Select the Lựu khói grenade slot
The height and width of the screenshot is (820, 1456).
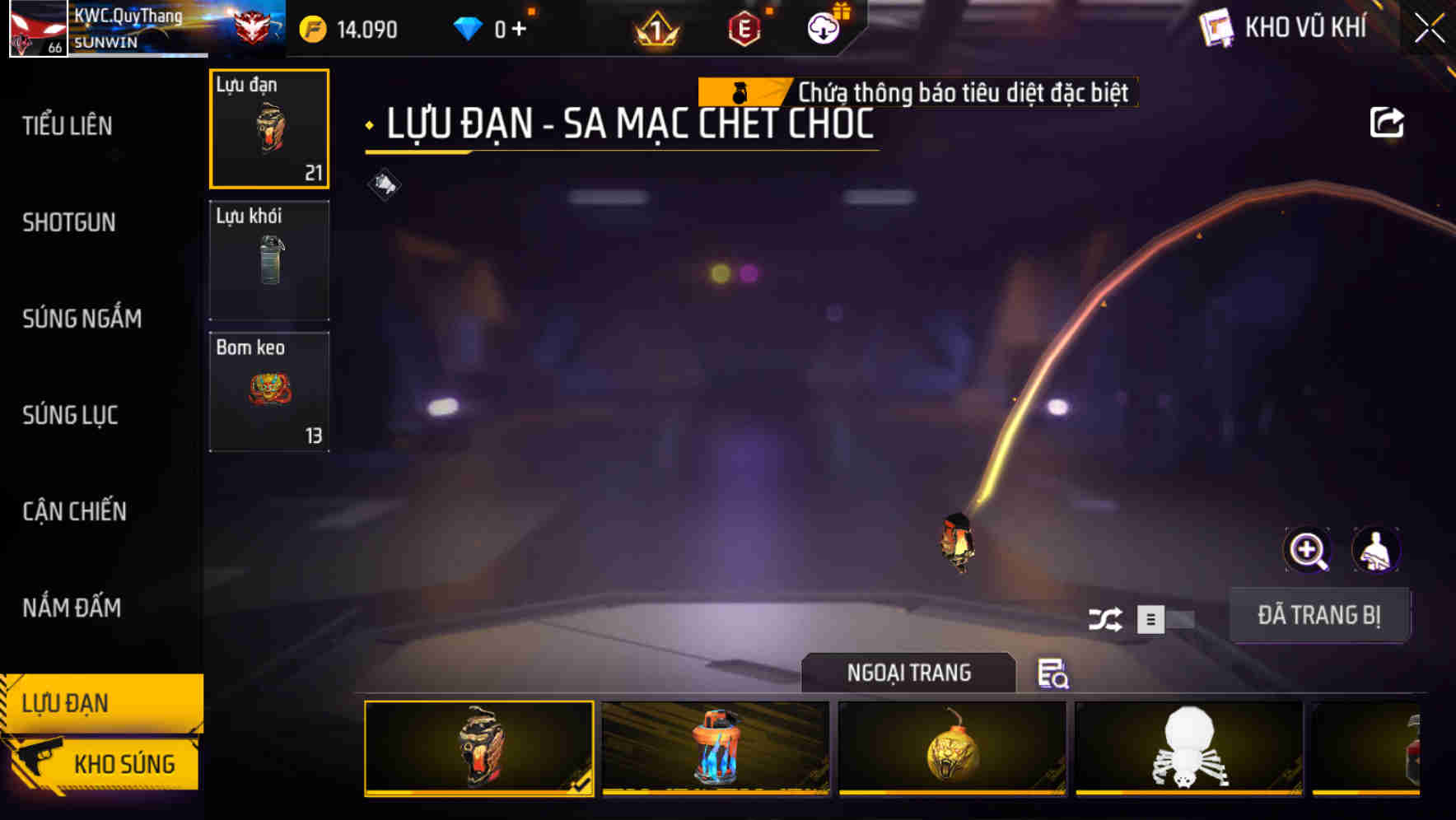pyautogui.click(x=269, y=259)
